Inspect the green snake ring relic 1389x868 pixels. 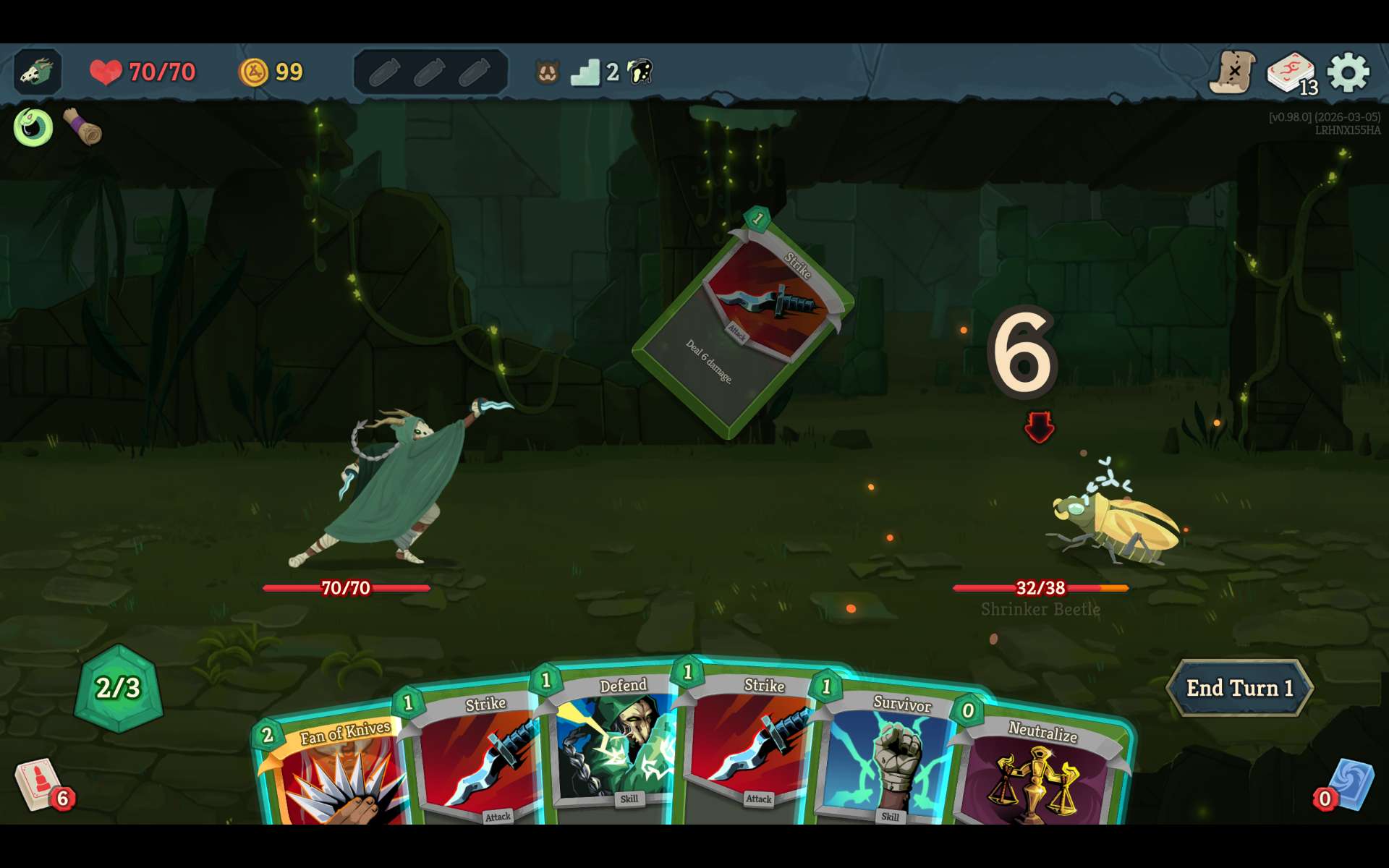(33, 127)
